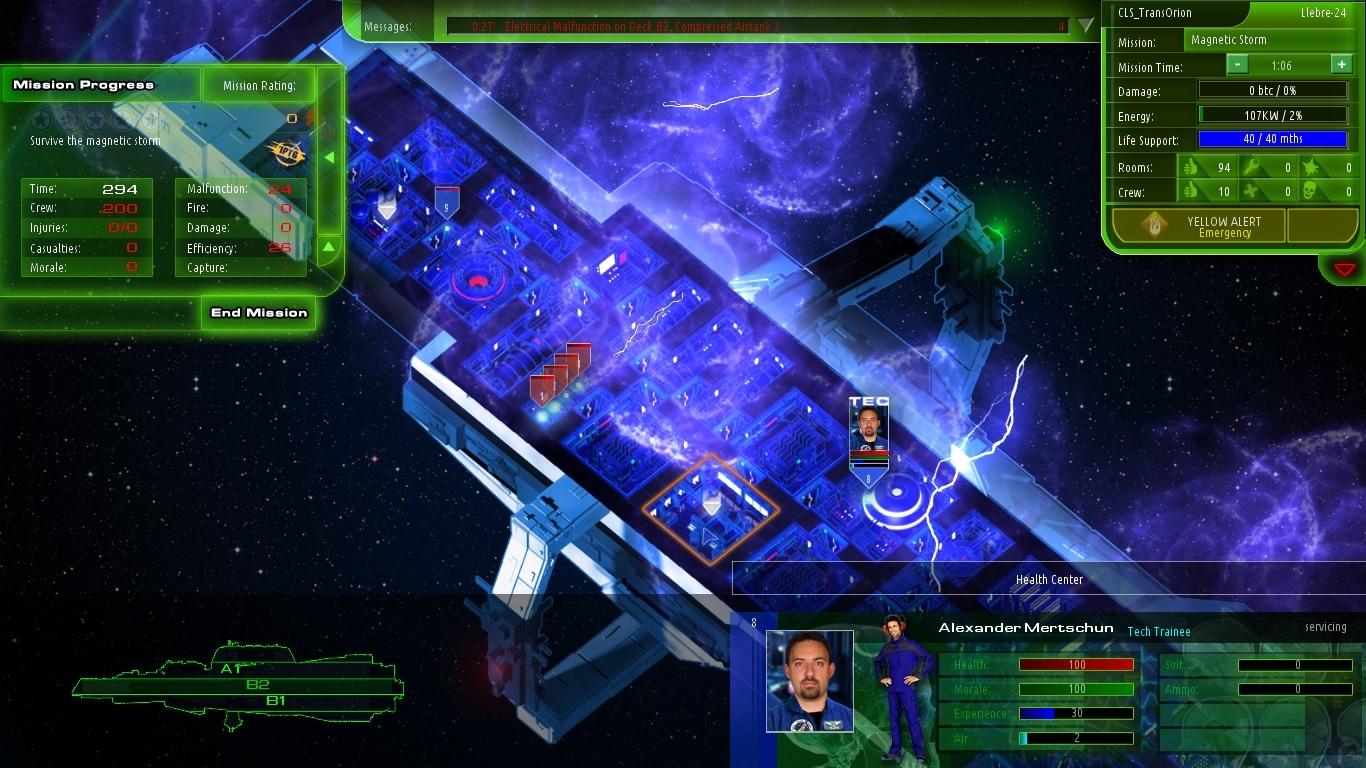Collapse the Mission Progress panel with the green arrow

pyautogui.click(x=331, y=157)
